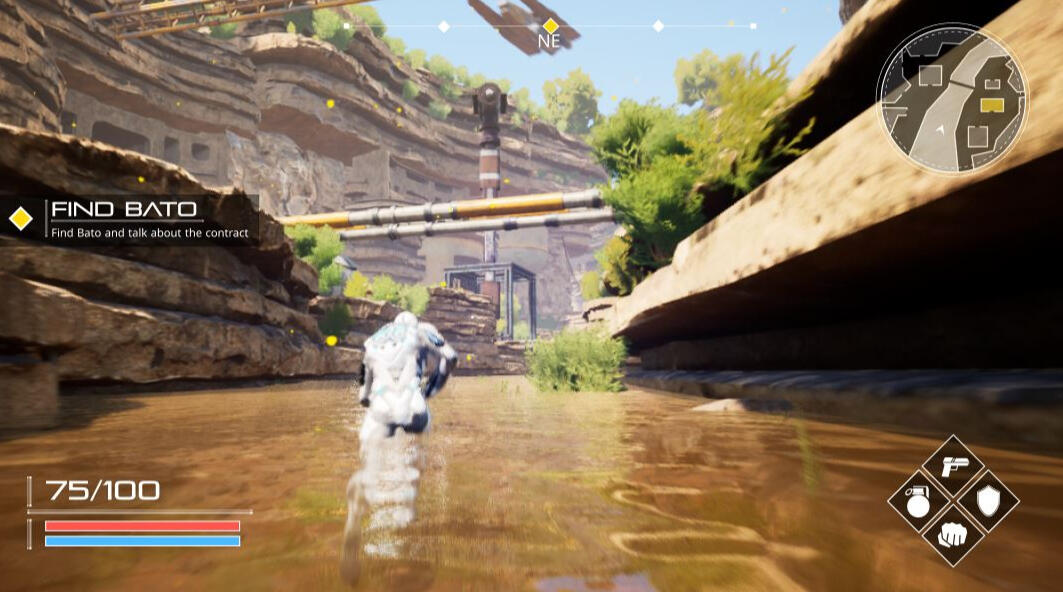The width and height of the screenshot is (1063, 592).
Task: Select the fist melee slot
Action: coord(953,534)
